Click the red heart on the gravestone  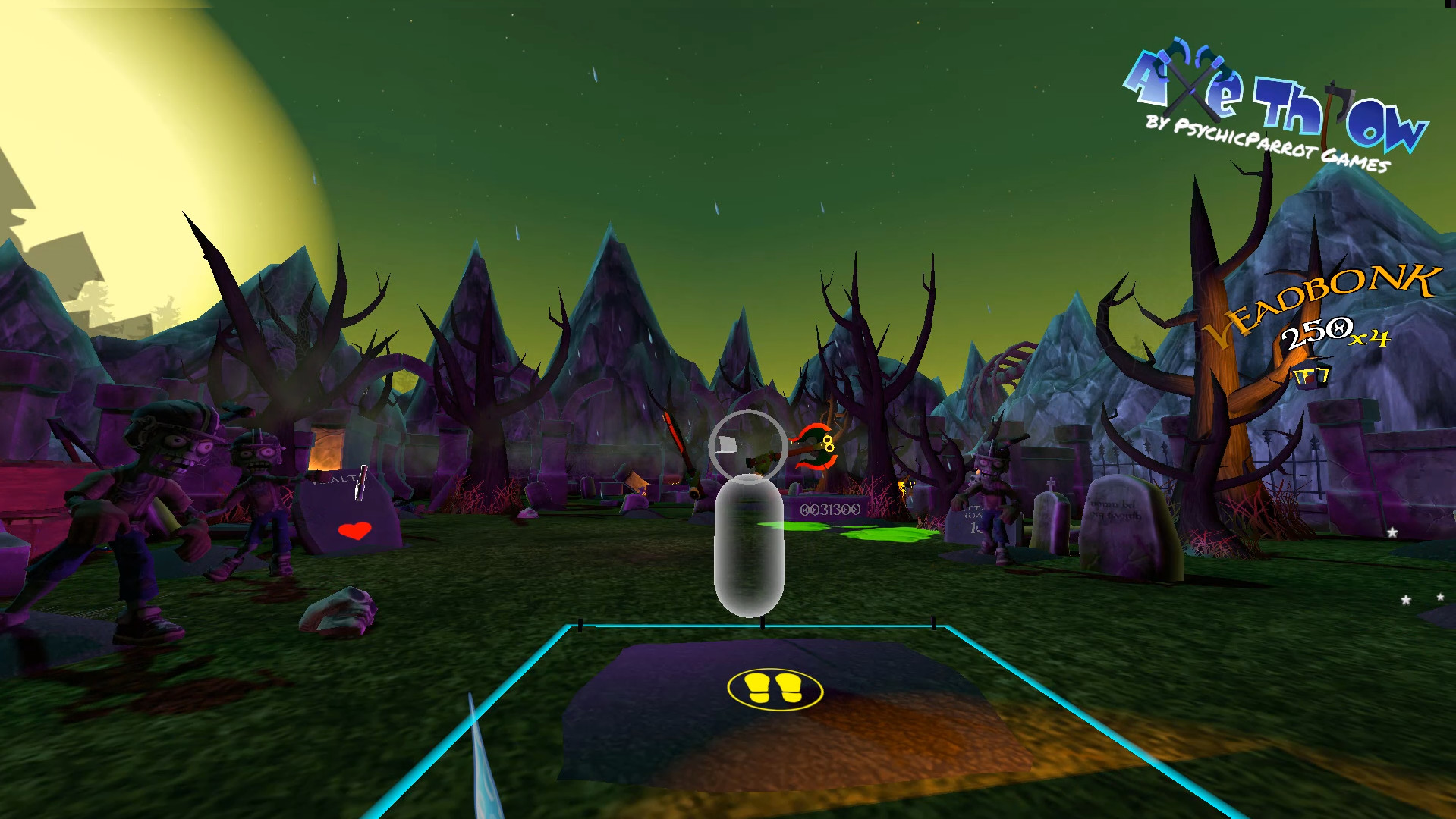tap(354, 529)
